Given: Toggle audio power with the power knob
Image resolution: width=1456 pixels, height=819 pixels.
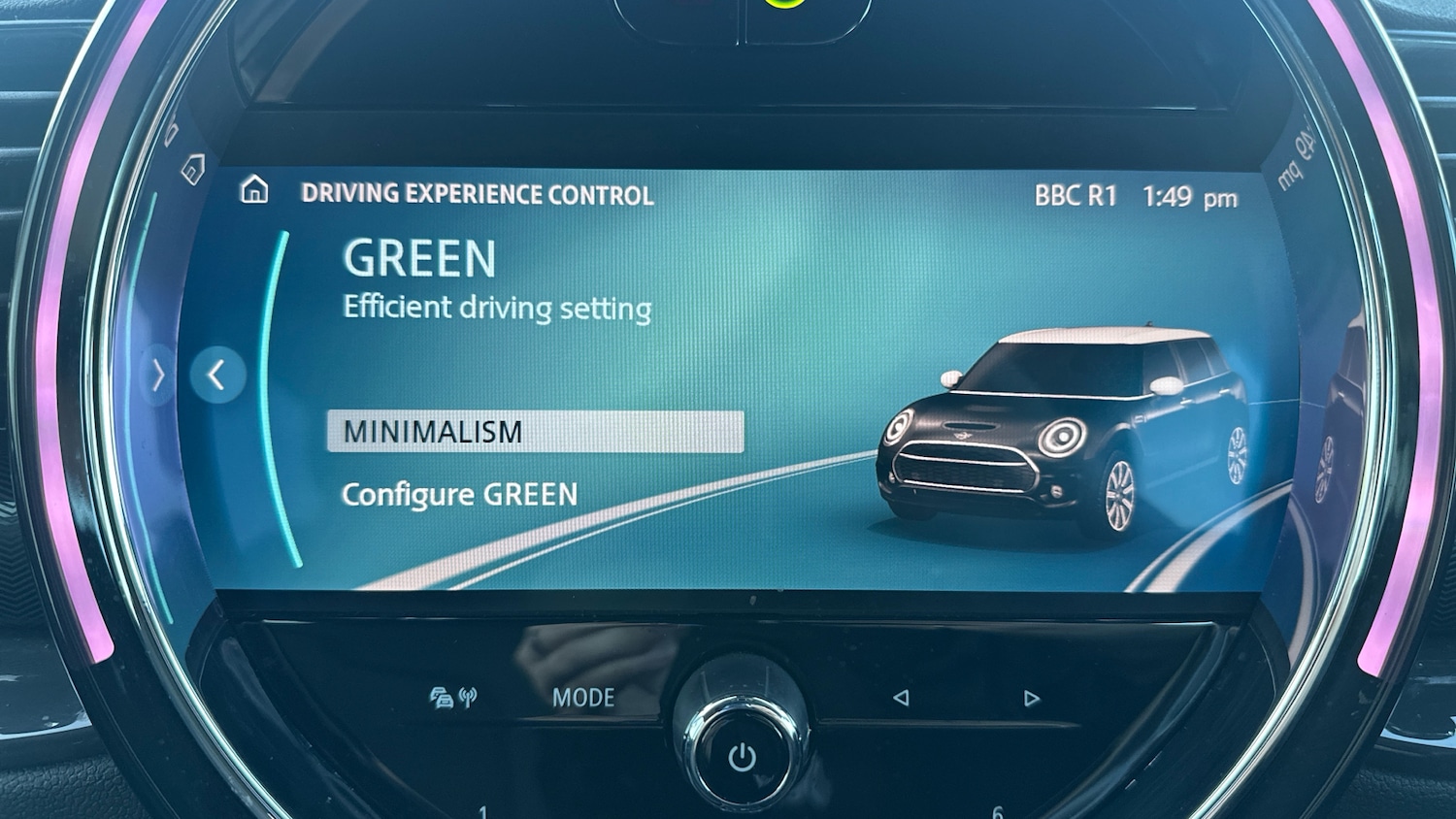Looking at the screenshot, I should (742, 756).
